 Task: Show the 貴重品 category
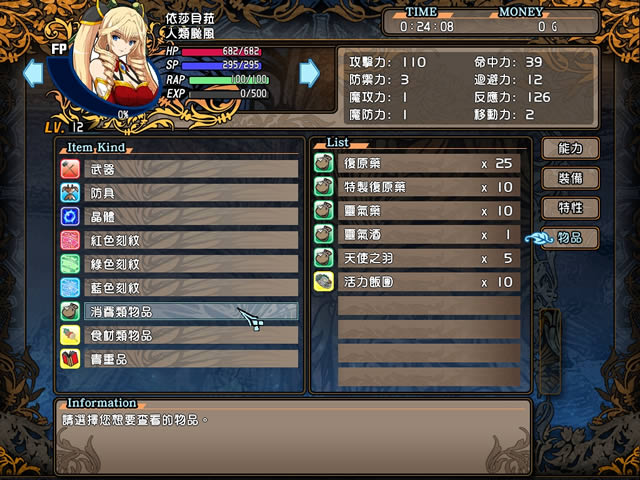click(180, 359)
